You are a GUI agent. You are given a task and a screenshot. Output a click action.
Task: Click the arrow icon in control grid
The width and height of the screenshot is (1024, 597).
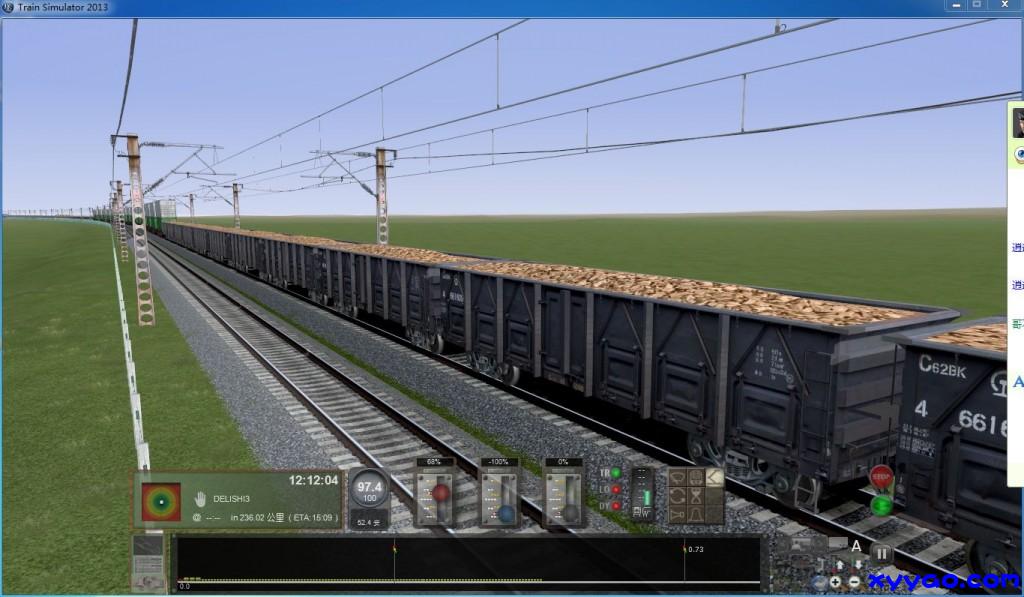(713, 478)
